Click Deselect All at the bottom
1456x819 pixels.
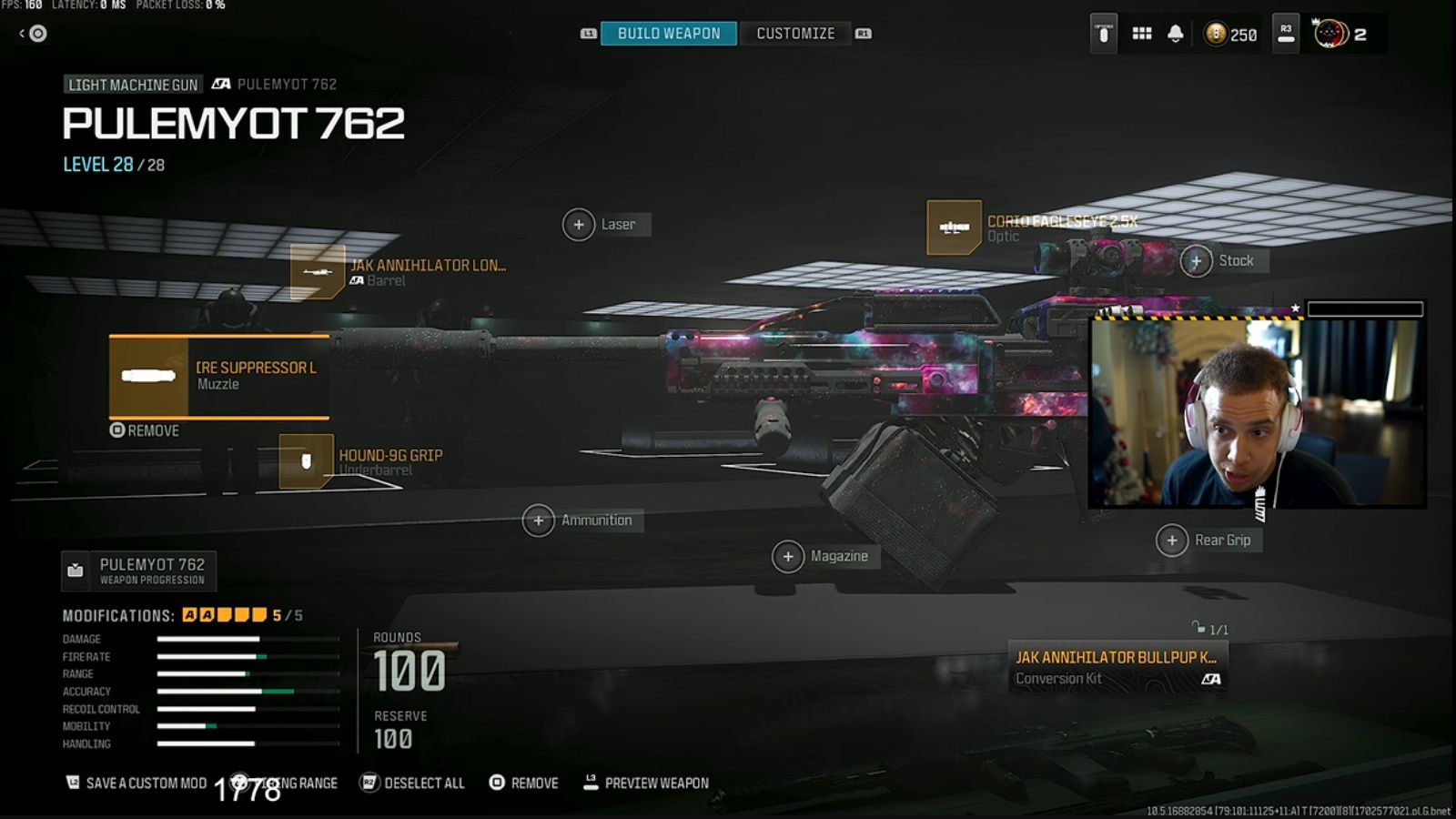(424, 783)
